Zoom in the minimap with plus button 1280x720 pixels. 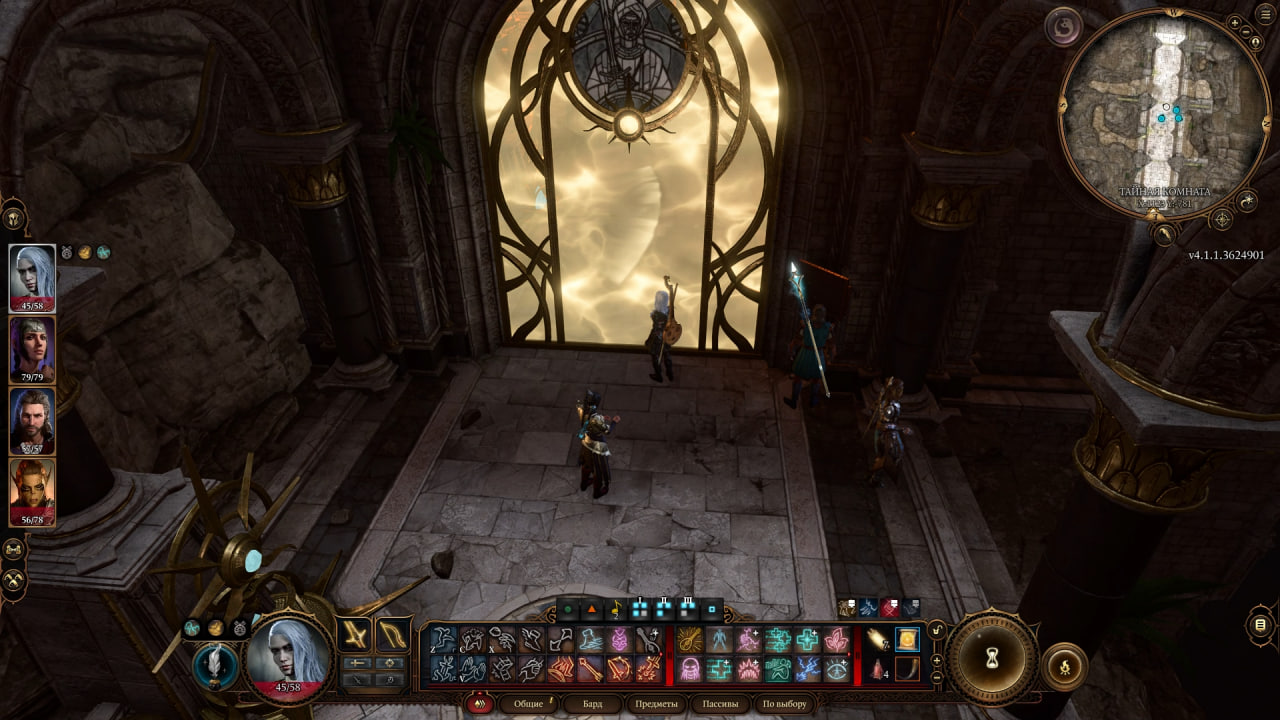1235,22
